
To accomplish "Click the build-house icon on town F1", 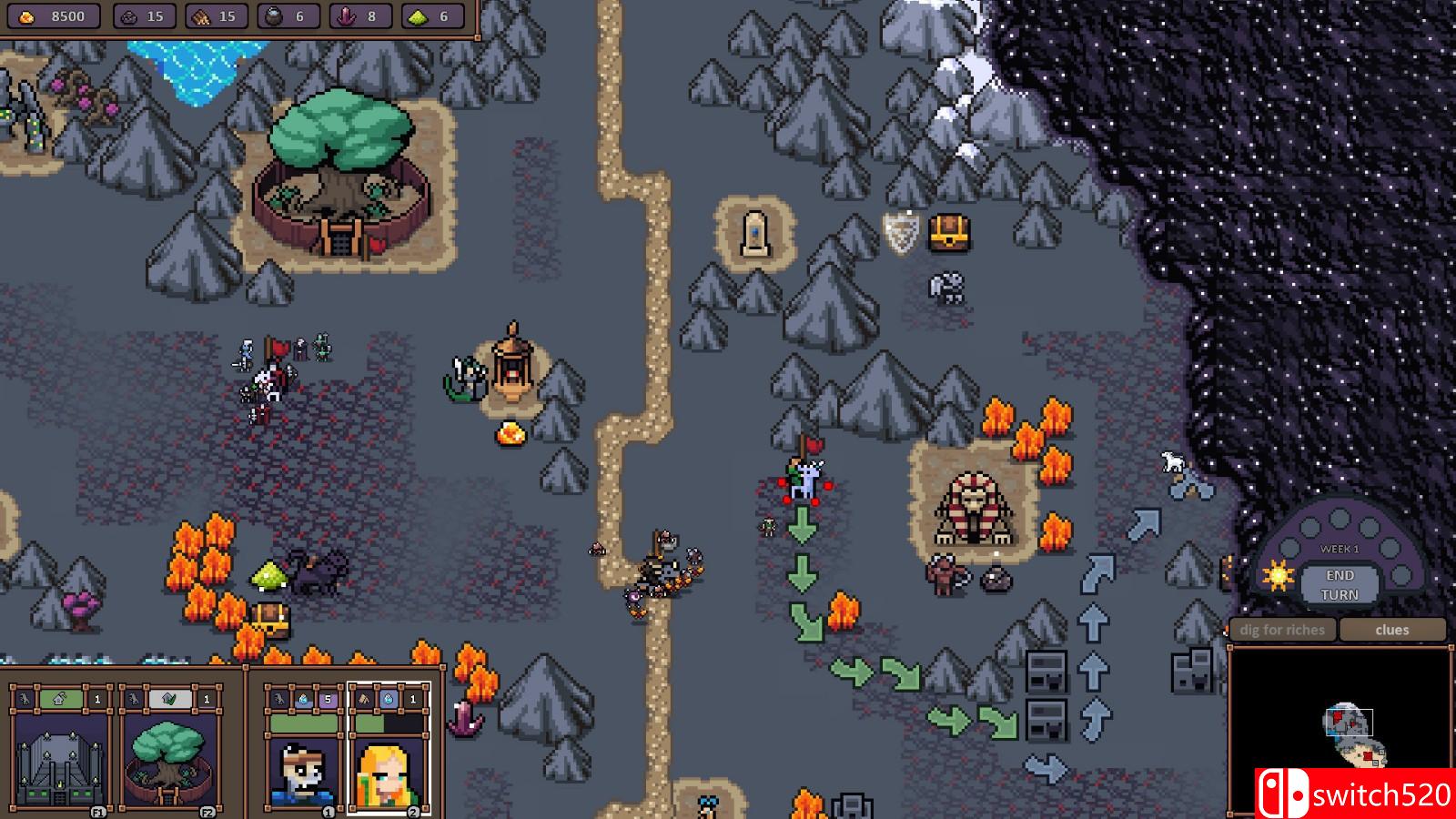I will [x=58, y=698].
